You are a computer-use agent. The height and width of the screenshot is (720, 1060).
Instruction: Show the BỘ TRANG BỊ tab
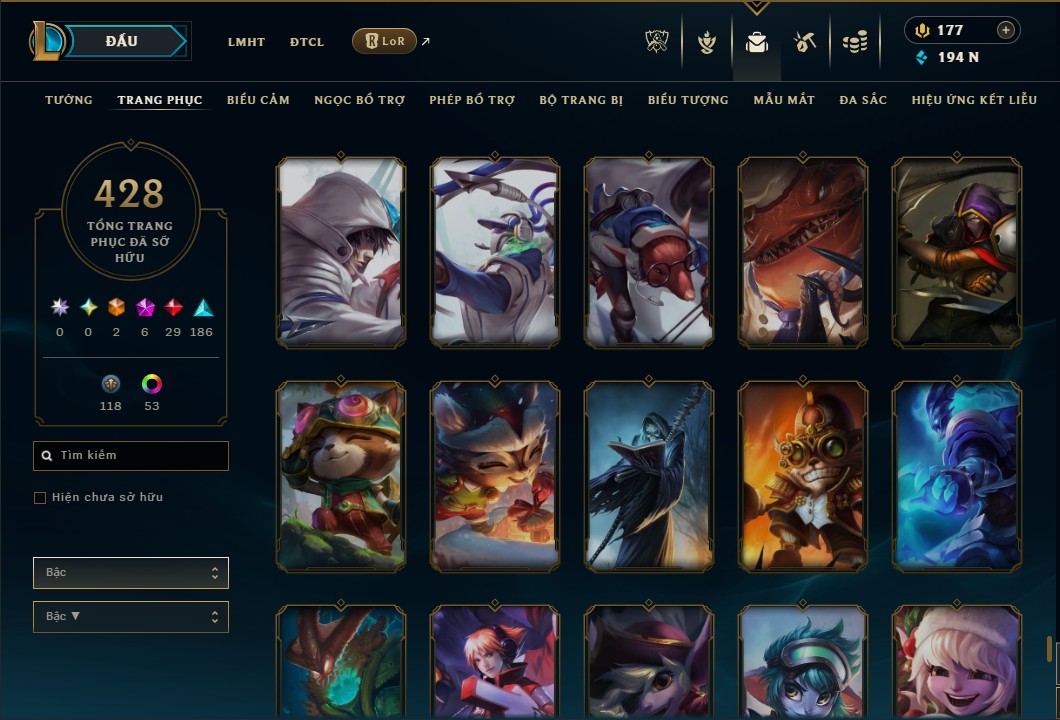(x=581, y=100)
